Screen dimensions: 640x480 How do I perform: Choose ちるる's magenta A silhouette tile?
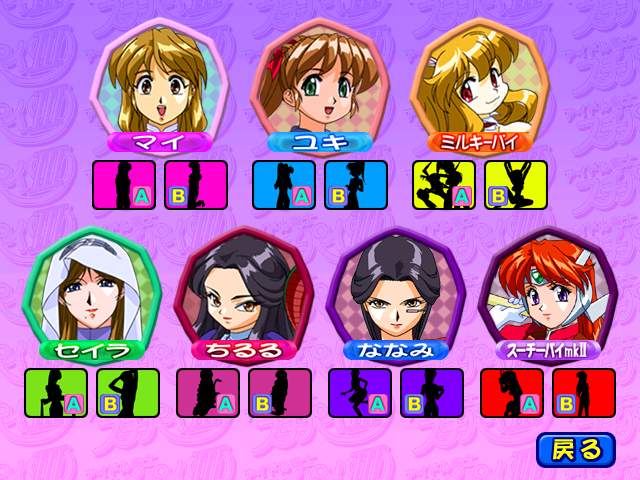[x=208, y=393]
